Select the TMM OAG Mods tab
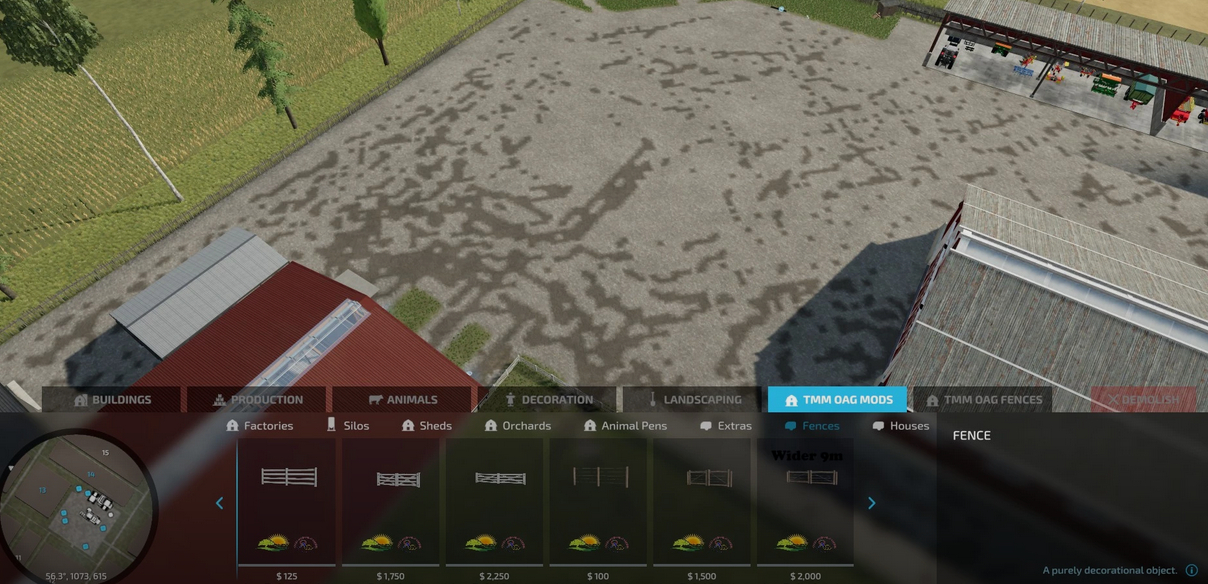 [x=838, y=400]
